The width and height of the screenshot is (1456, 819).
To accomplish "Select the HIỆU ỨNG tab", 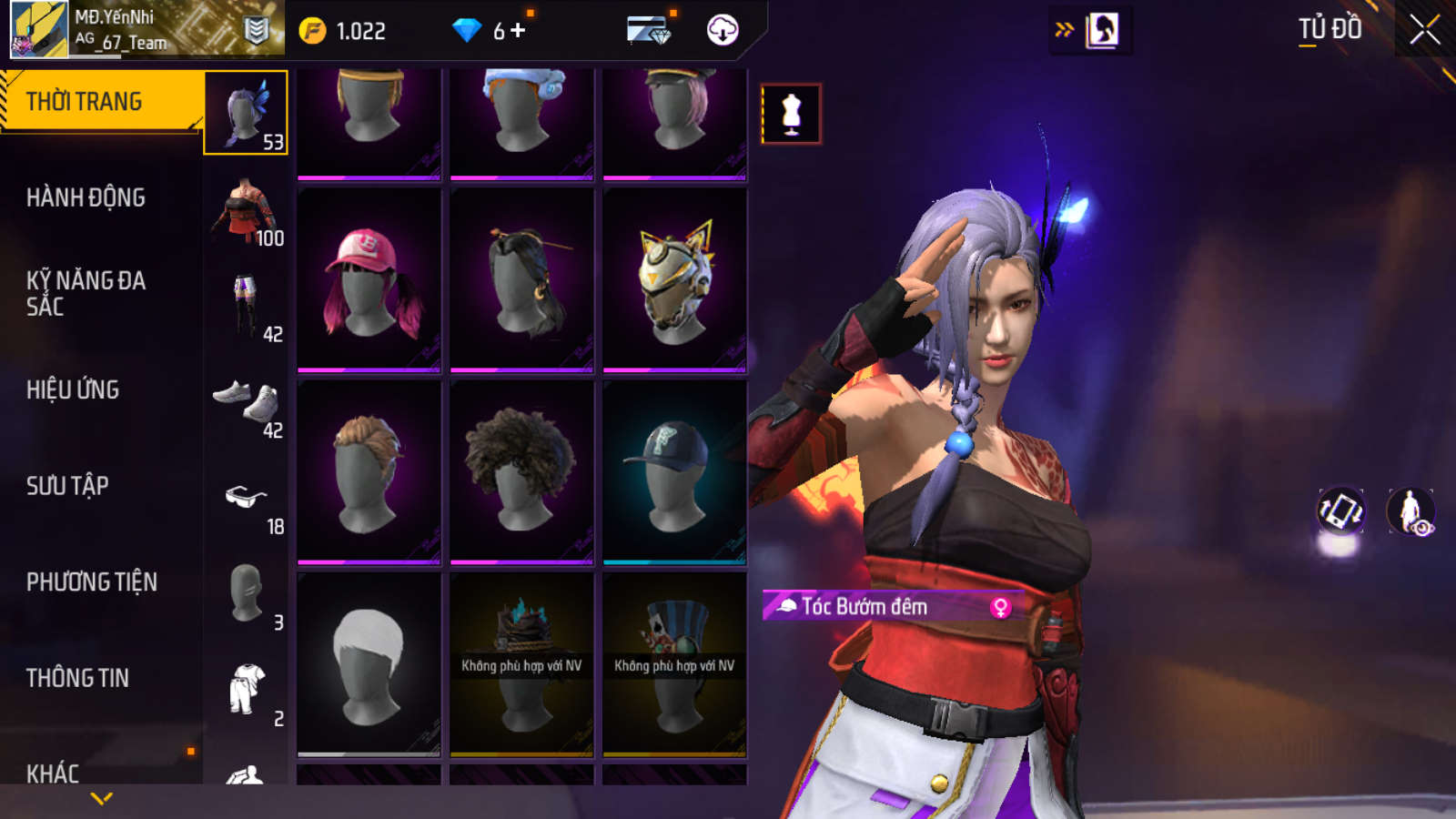I will click(x=73, y=389).
